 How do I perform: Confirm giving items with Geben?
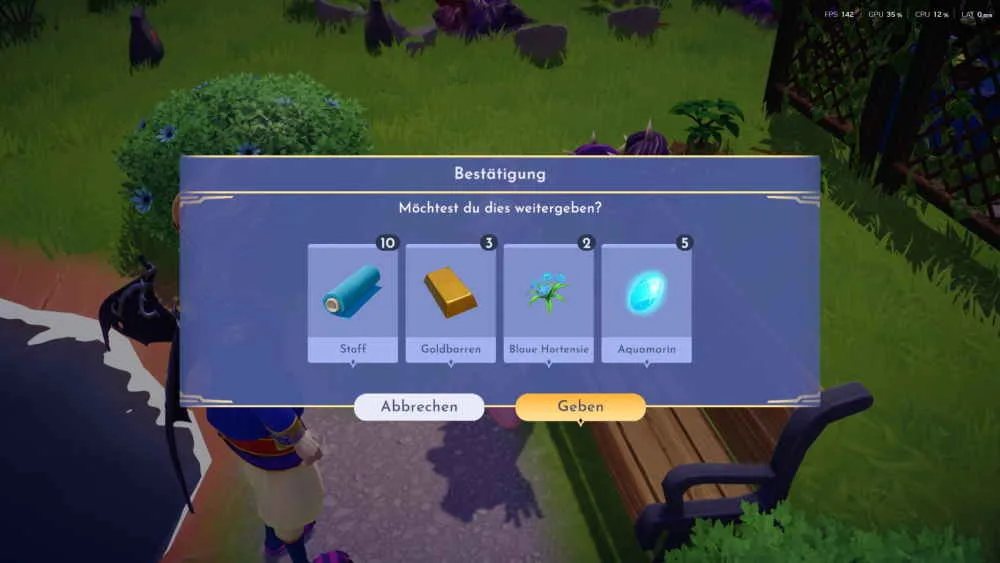coord(580,407)
